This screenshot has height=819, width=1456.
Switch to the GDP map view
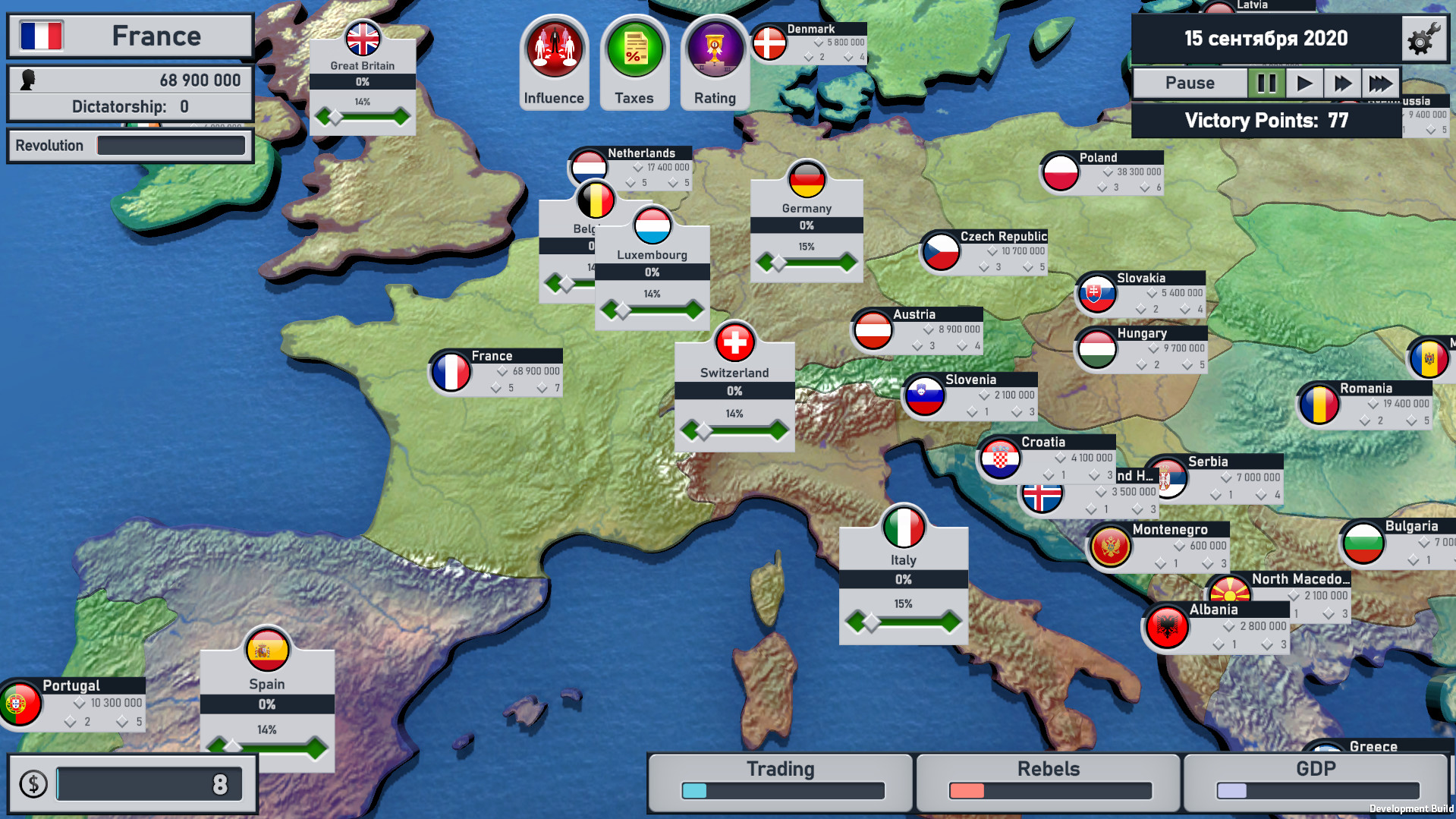click(x=1316, y=780)
